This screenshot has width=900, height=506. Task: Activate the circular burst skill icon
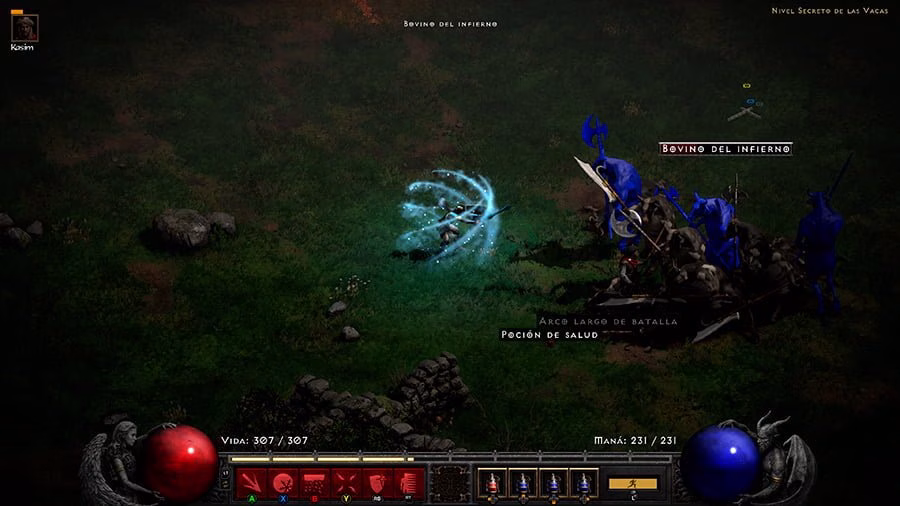point(283,482)
